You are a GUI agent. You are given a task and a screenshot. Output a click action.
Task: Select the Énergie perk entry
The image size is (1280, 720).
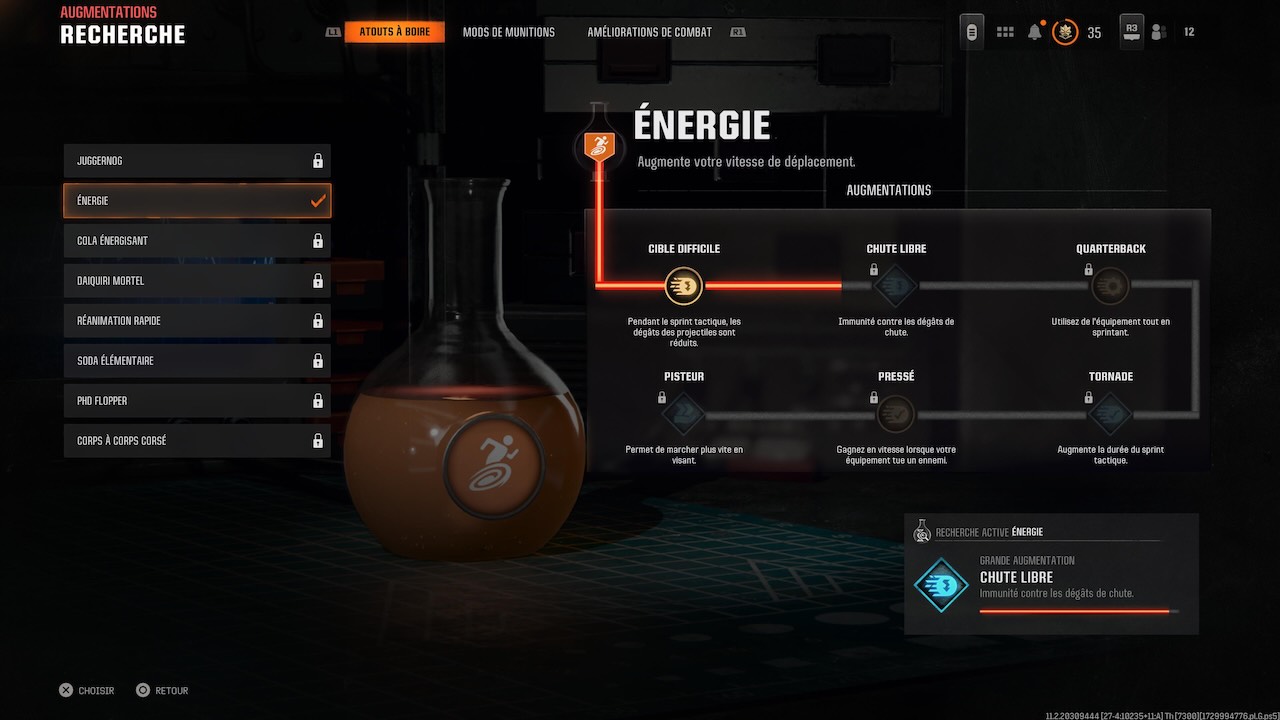pos(197,201)
